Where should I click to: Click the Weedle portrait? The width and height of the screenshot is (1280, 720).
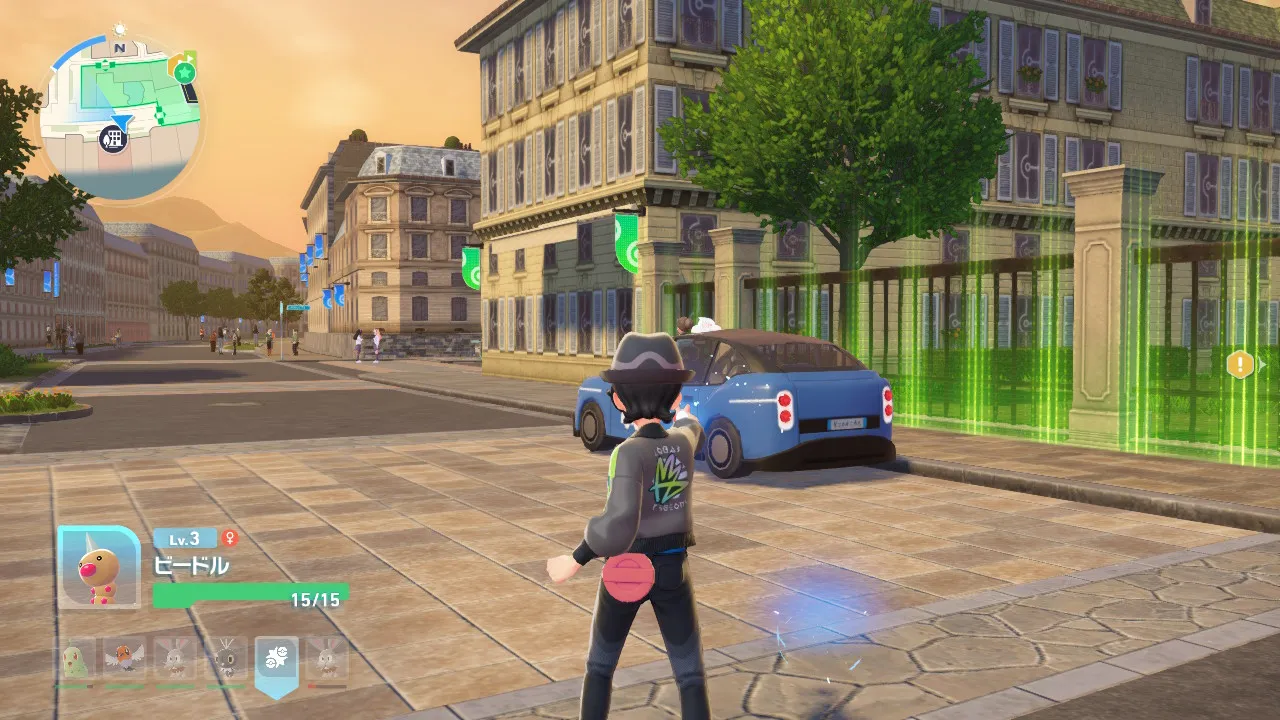pyautogui.click(x=99, y=567)
